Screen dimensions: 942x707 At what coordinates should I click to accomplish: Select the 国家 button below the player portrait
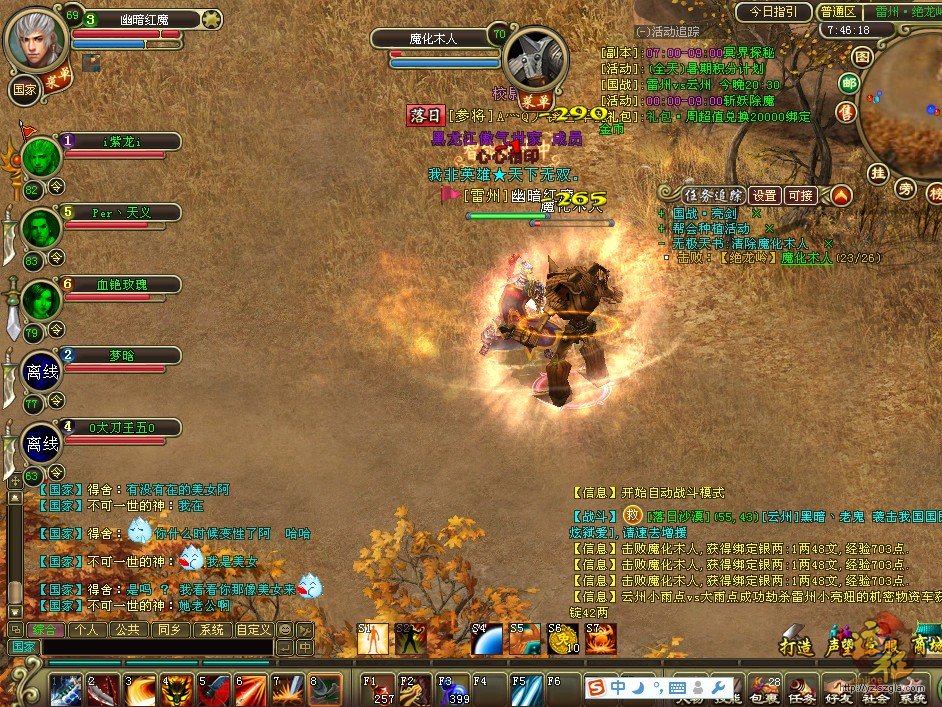pyautogui.click(x=24, y=88)
